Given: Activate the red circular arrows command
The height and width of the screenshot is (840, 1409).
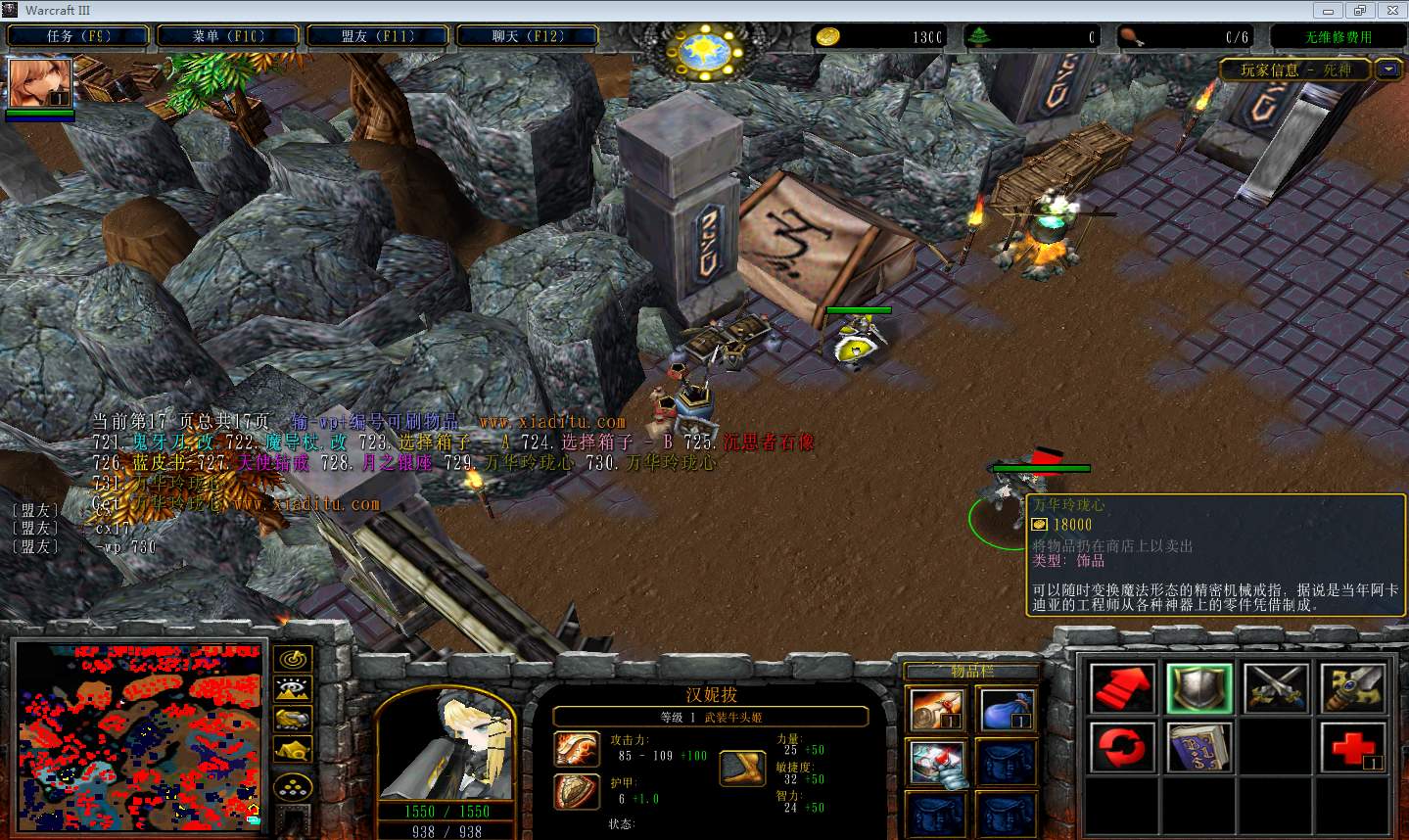Looking at the screenshot, I should (1122, 749).
